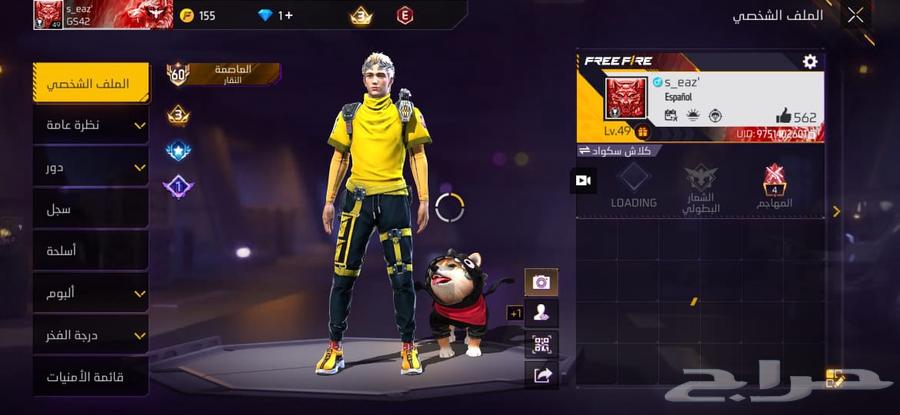Open the المهاجم attacker badge
The width and height of the screenshot is (900, 415).
click(x=774, y=187)
